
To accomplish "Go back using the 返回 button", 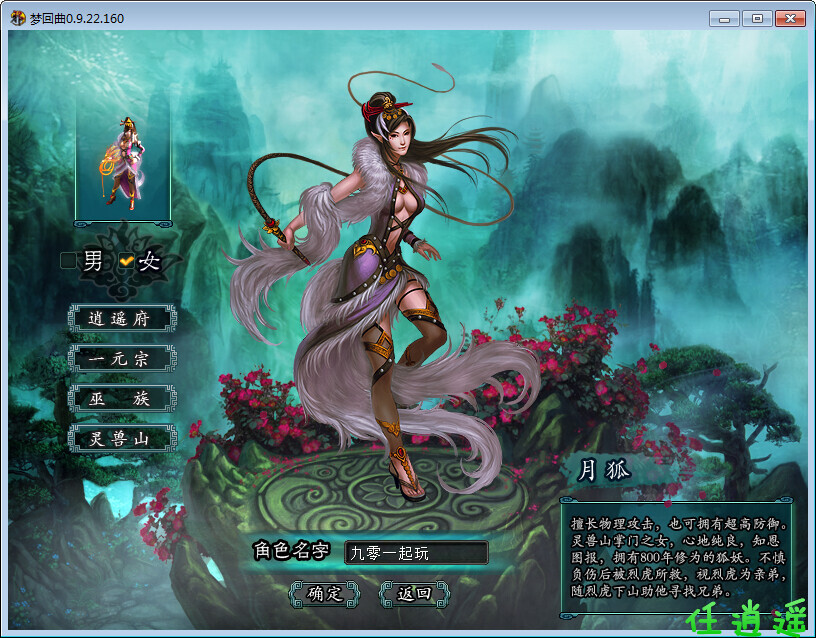I will coord(414,593).
